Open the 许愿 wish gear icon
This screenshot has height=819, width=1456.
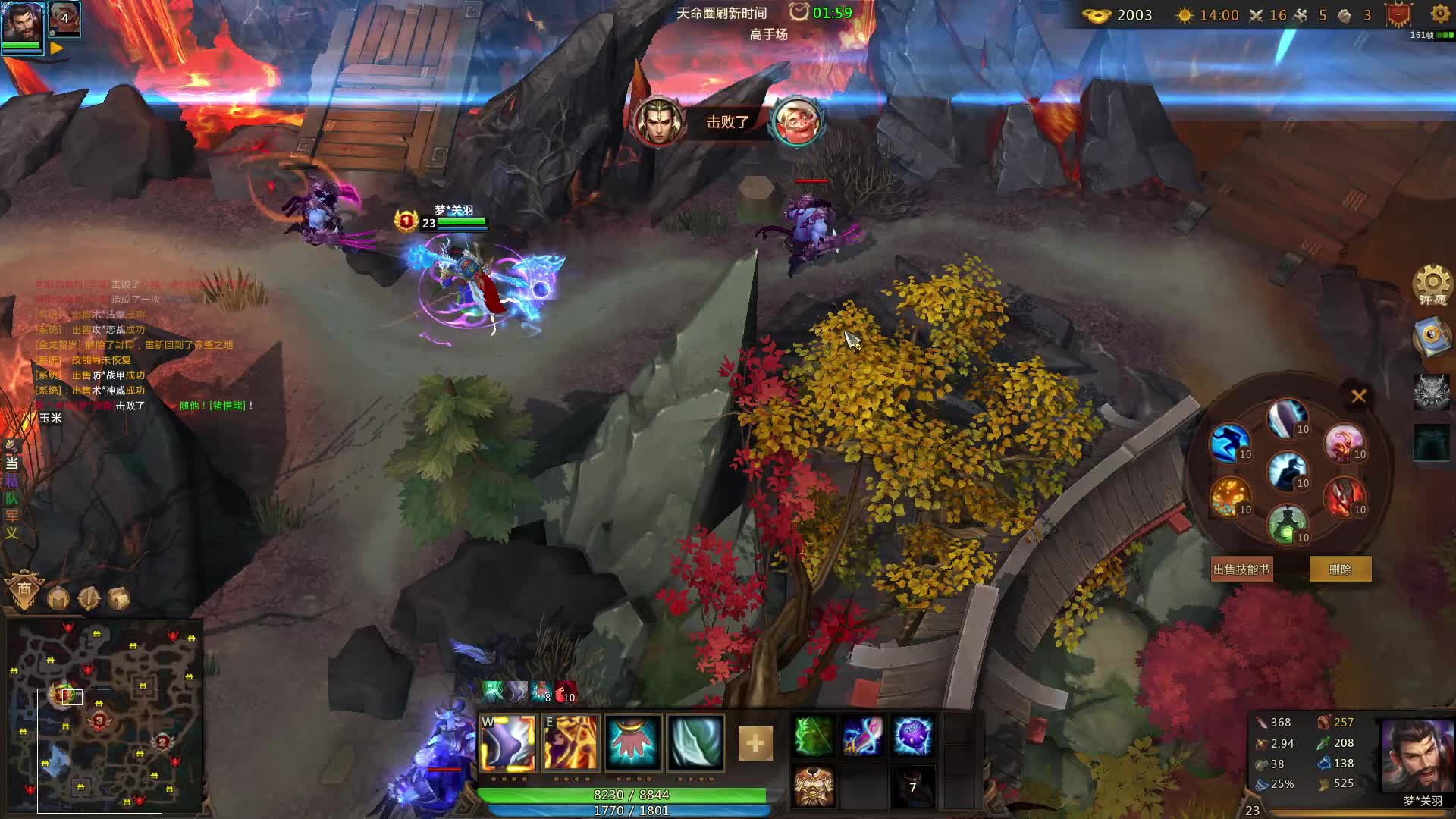point(1432,286)
